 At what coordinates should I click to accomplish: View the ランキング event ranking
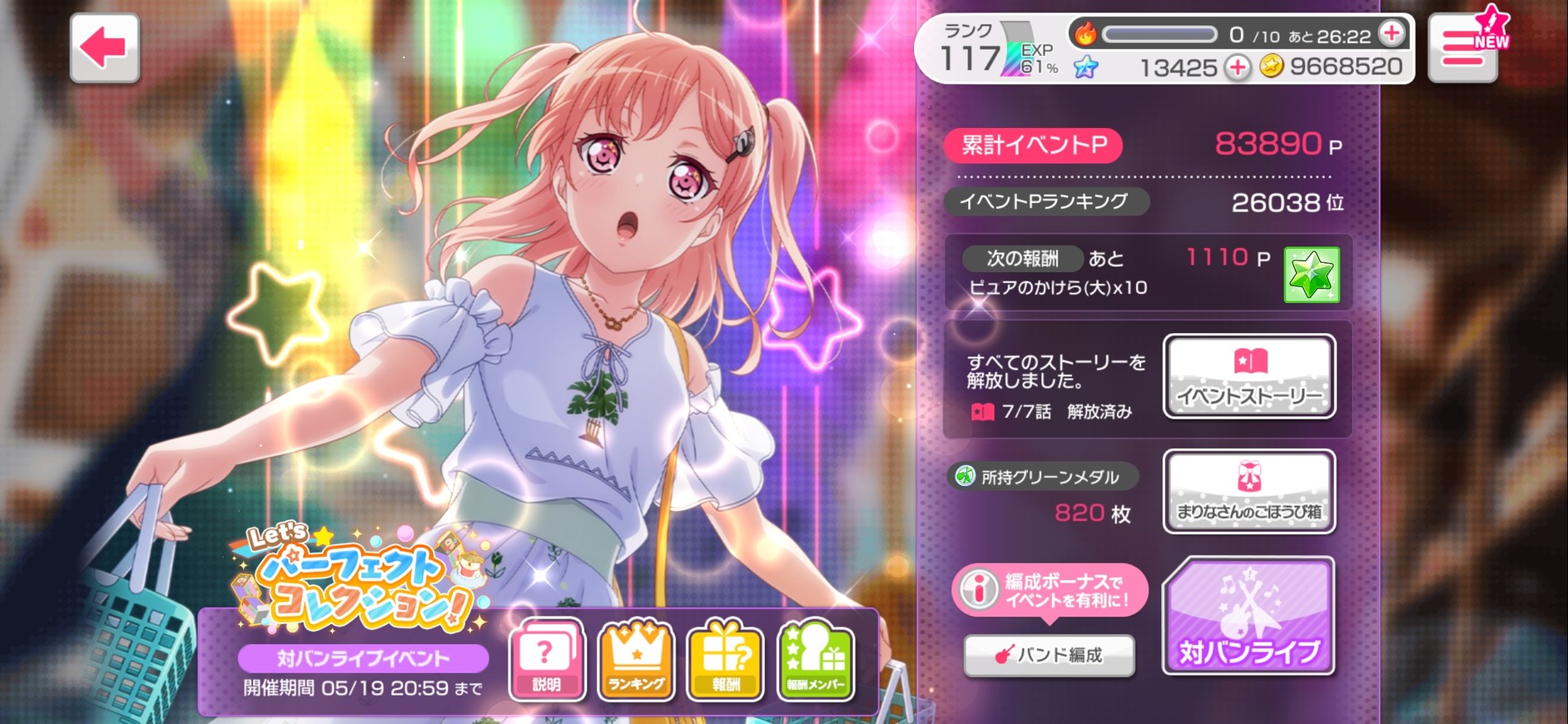[637, 660]
